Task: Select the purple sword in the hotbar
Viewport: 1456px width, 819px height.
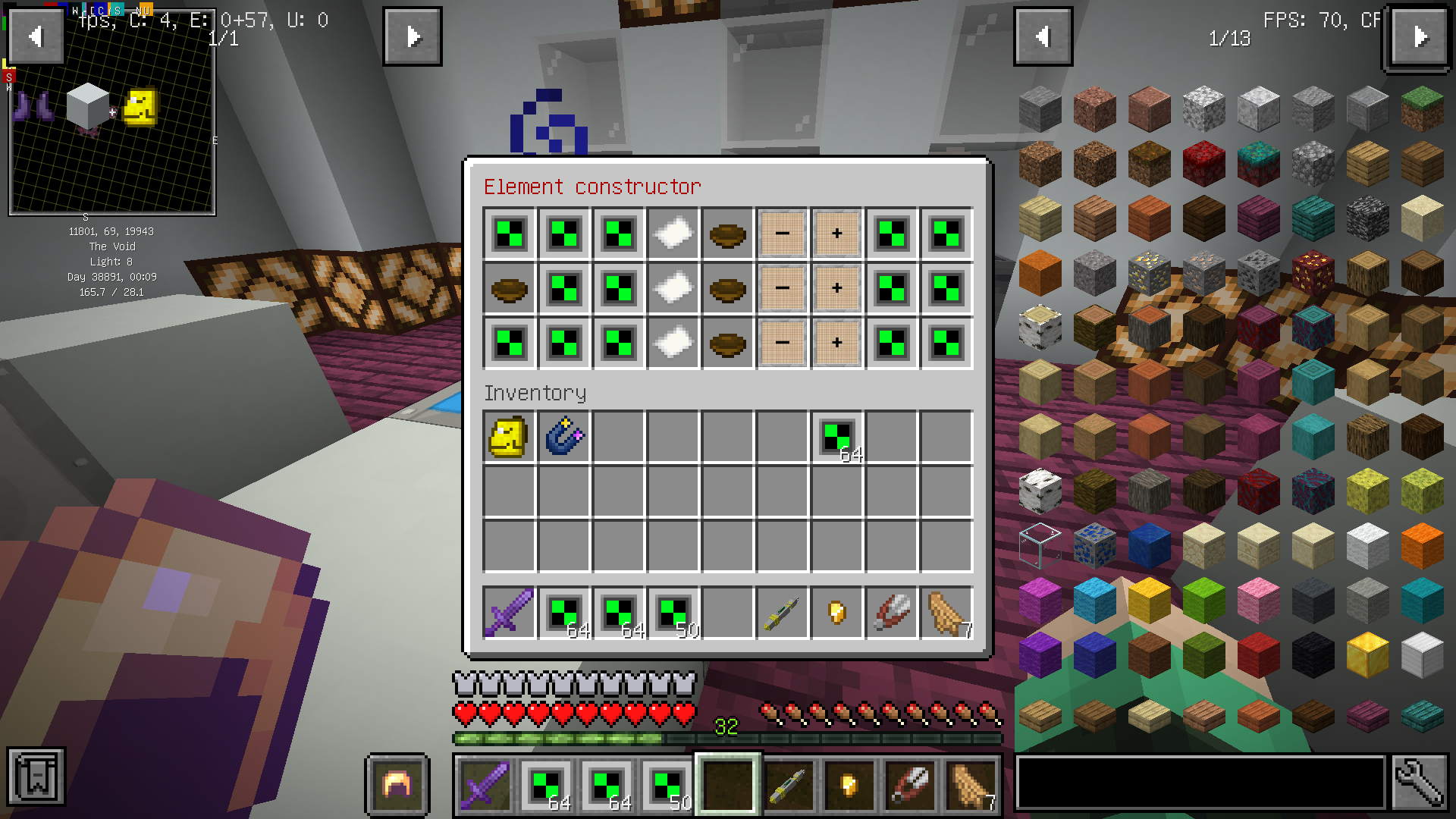Action: (x=485, y=785)
